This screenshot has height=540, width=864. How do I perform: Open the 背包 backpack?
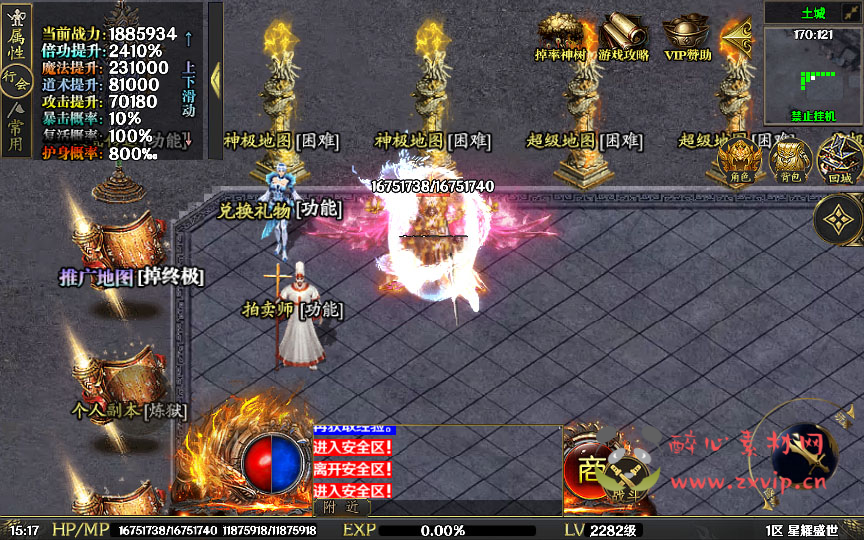click(x=789, y=161)
